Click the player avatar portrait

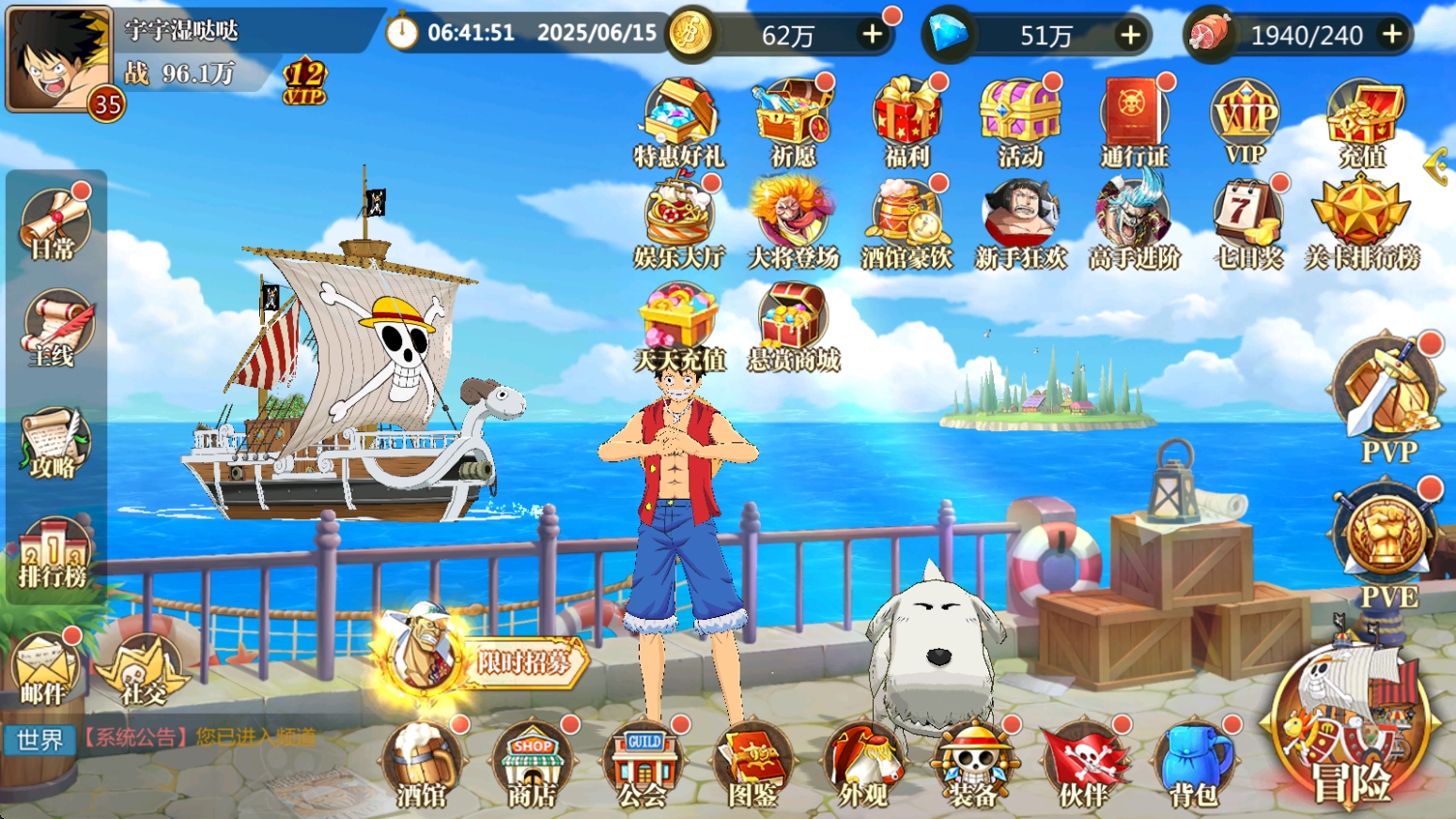click(x=58, y=60)
